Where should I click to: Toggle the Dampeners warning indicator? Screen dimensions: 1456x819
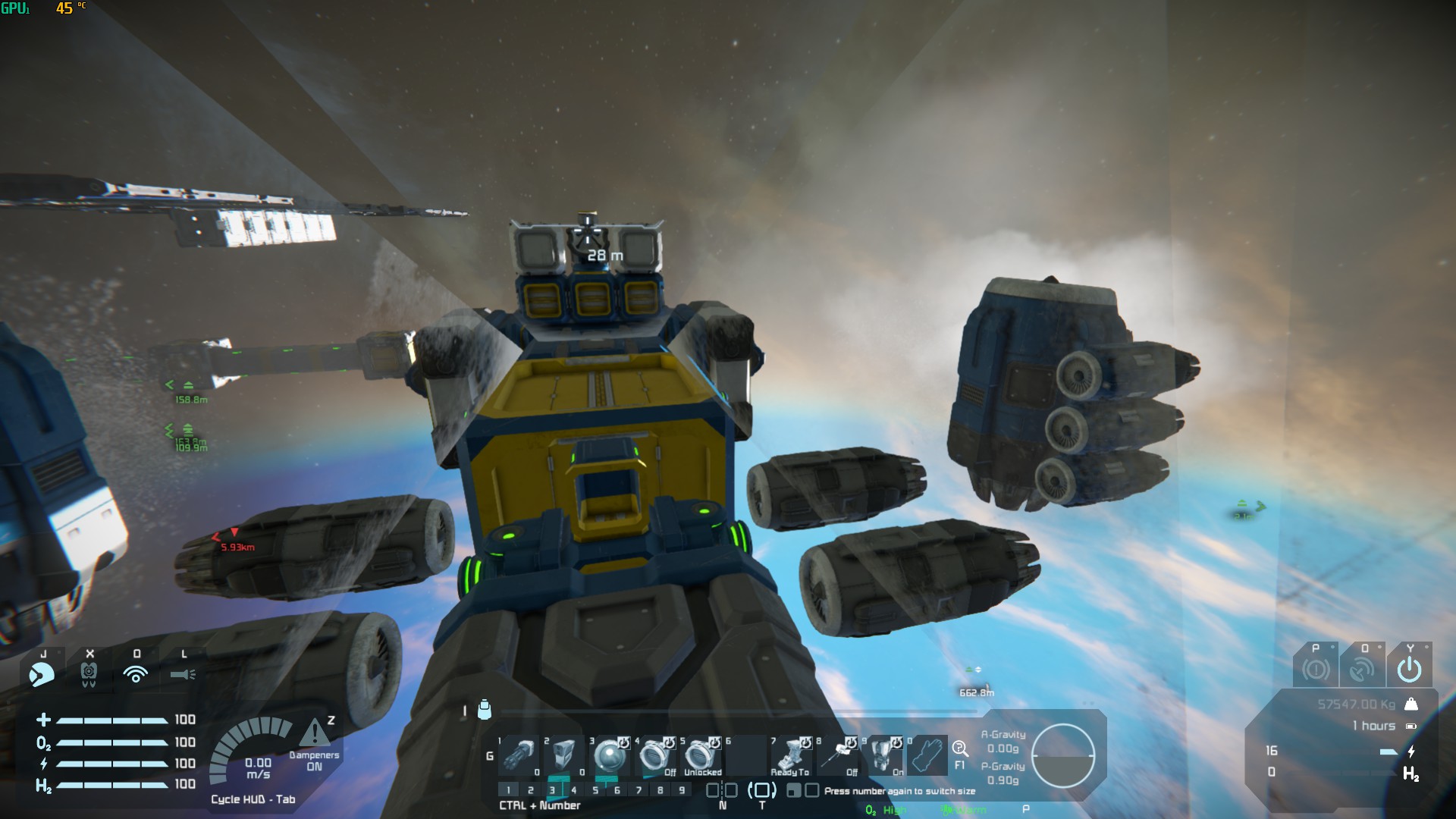(x=315, y=734)
